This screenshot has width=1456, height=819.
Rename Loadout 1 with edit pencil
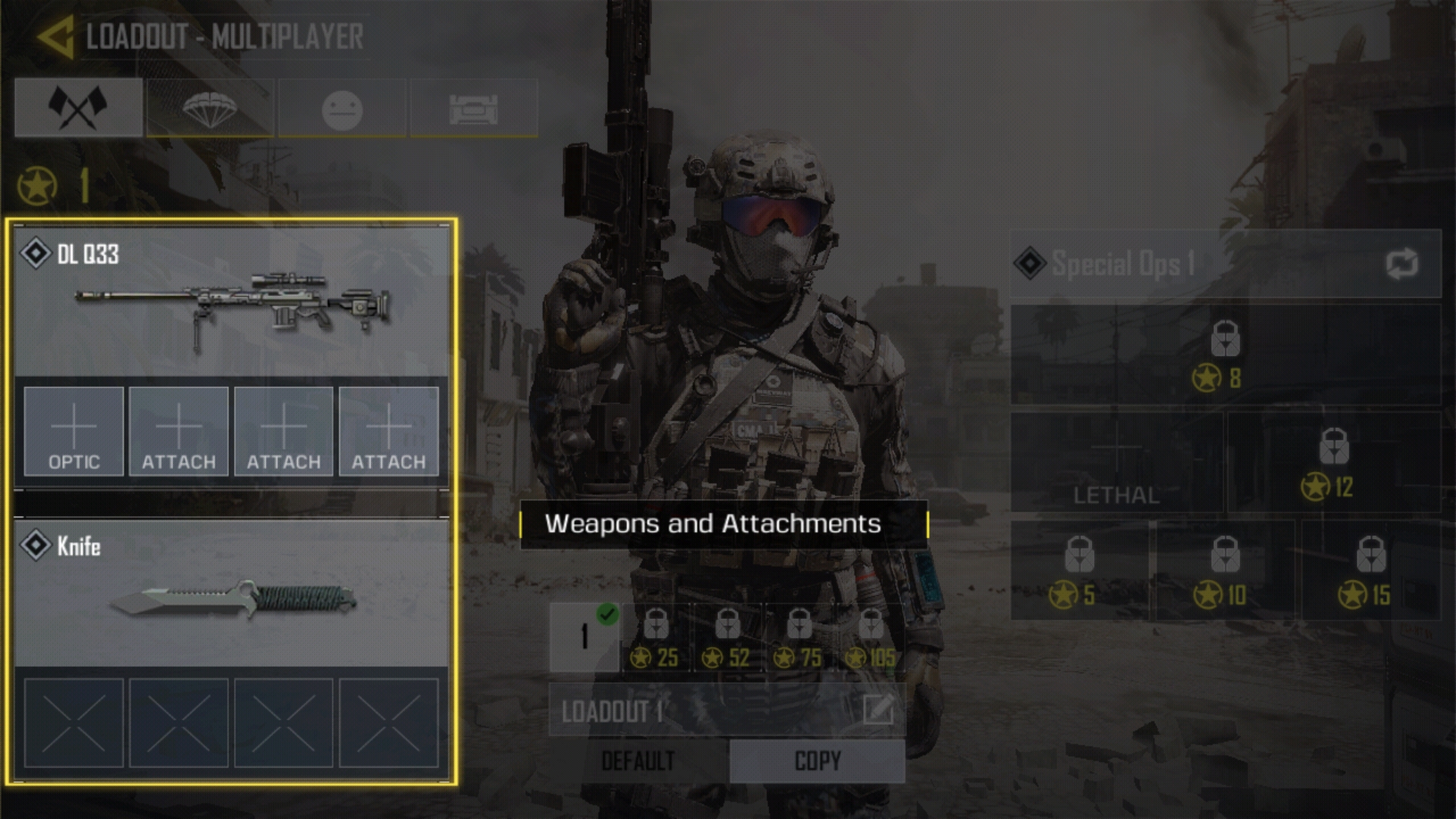[877, 711]
